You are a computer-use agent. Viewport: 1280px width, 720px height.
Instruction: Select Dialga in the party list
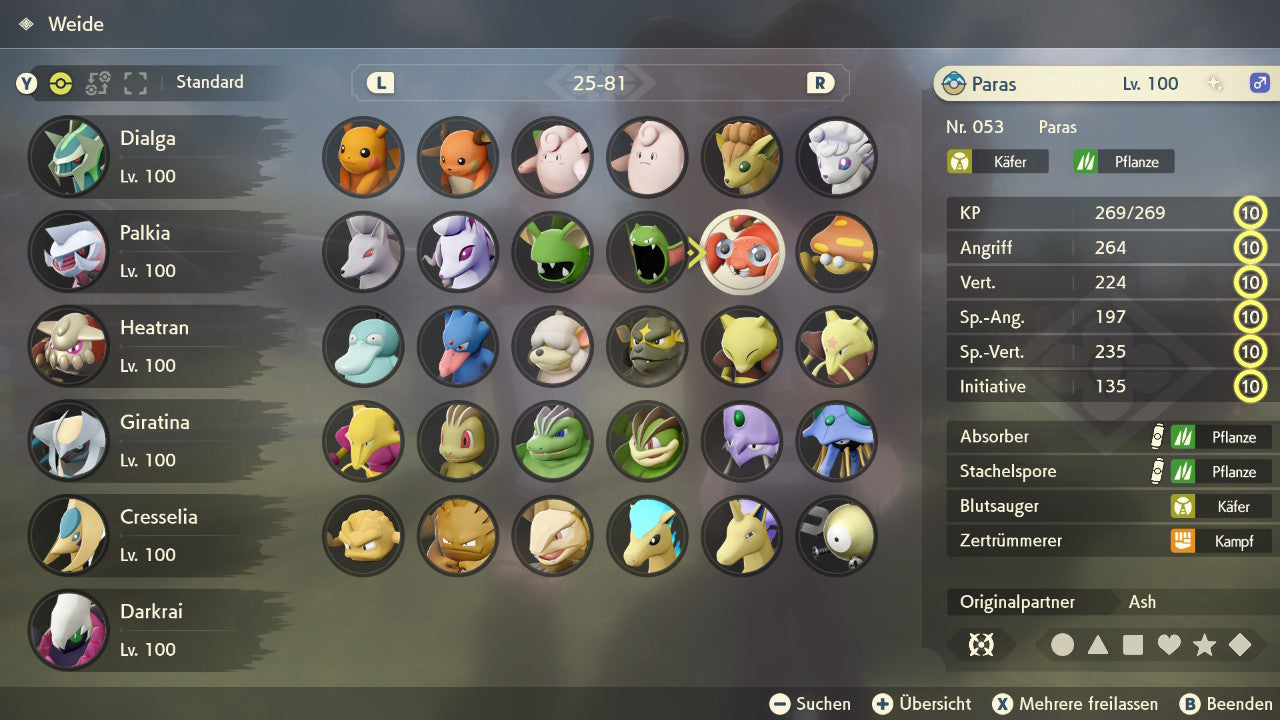click(x=150, y=157)
